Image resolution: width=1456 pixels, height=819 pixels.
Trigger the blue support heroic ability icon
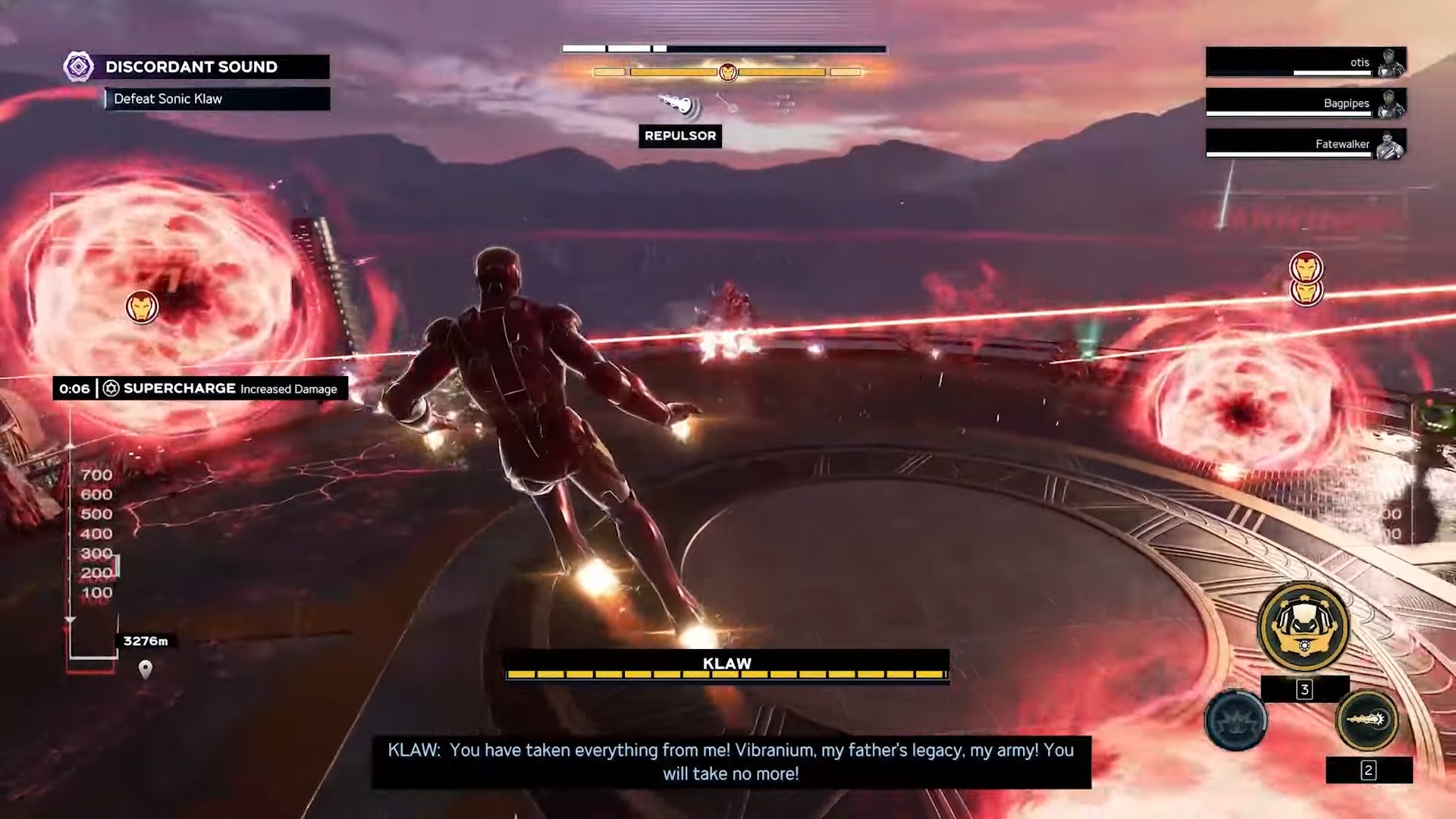[1235, 719]
